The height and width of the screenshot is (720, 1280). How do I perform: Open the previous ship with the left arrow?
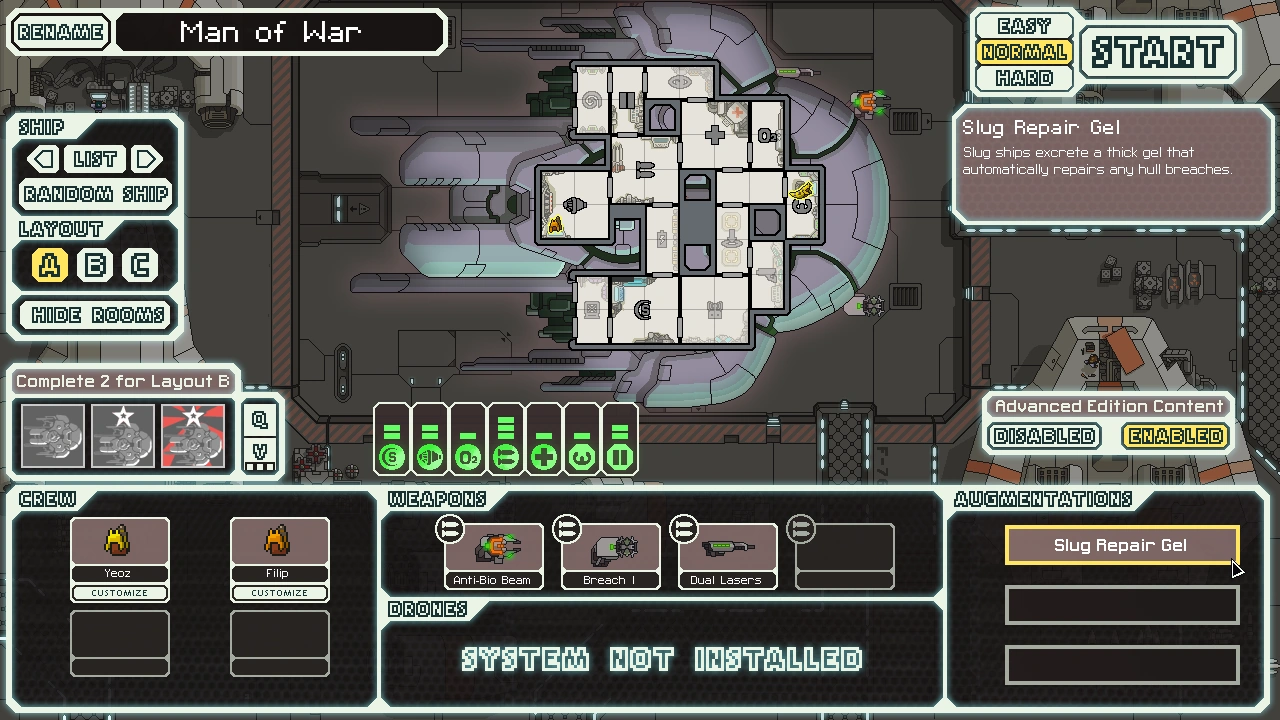[x=41, y=159]
